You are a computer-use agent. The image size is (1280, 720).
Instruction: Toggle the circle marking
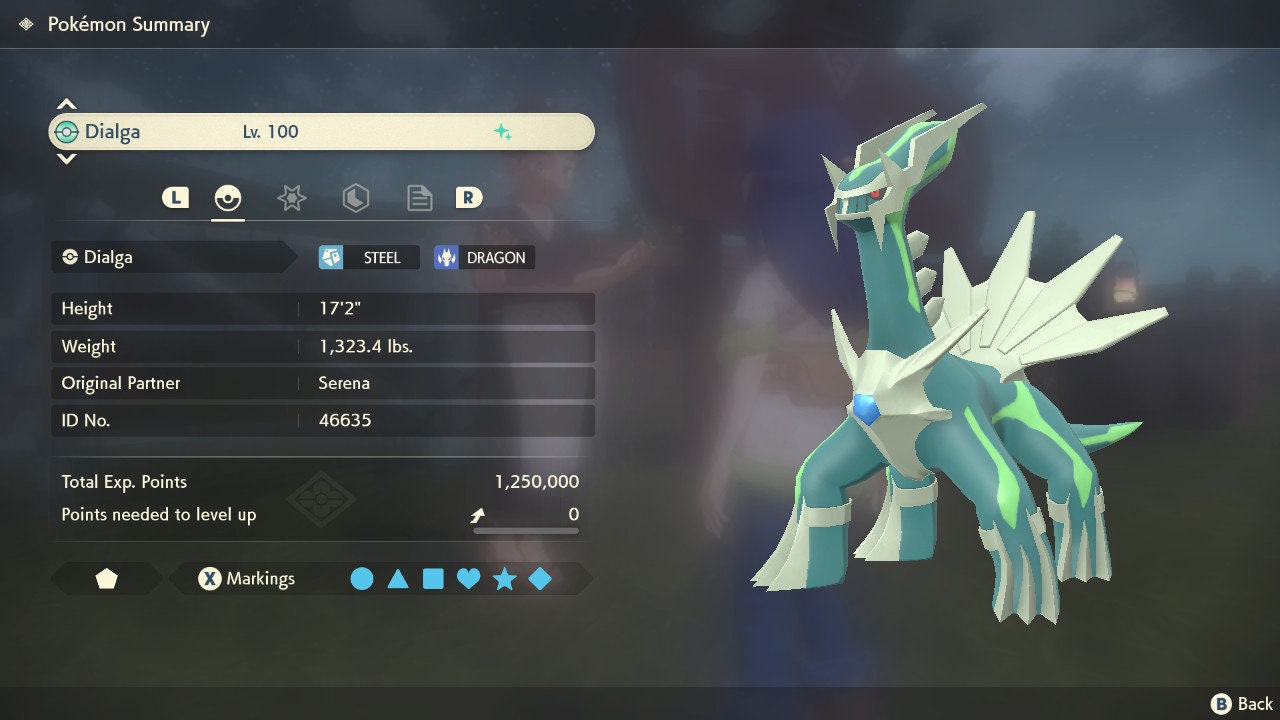[362, 579]
